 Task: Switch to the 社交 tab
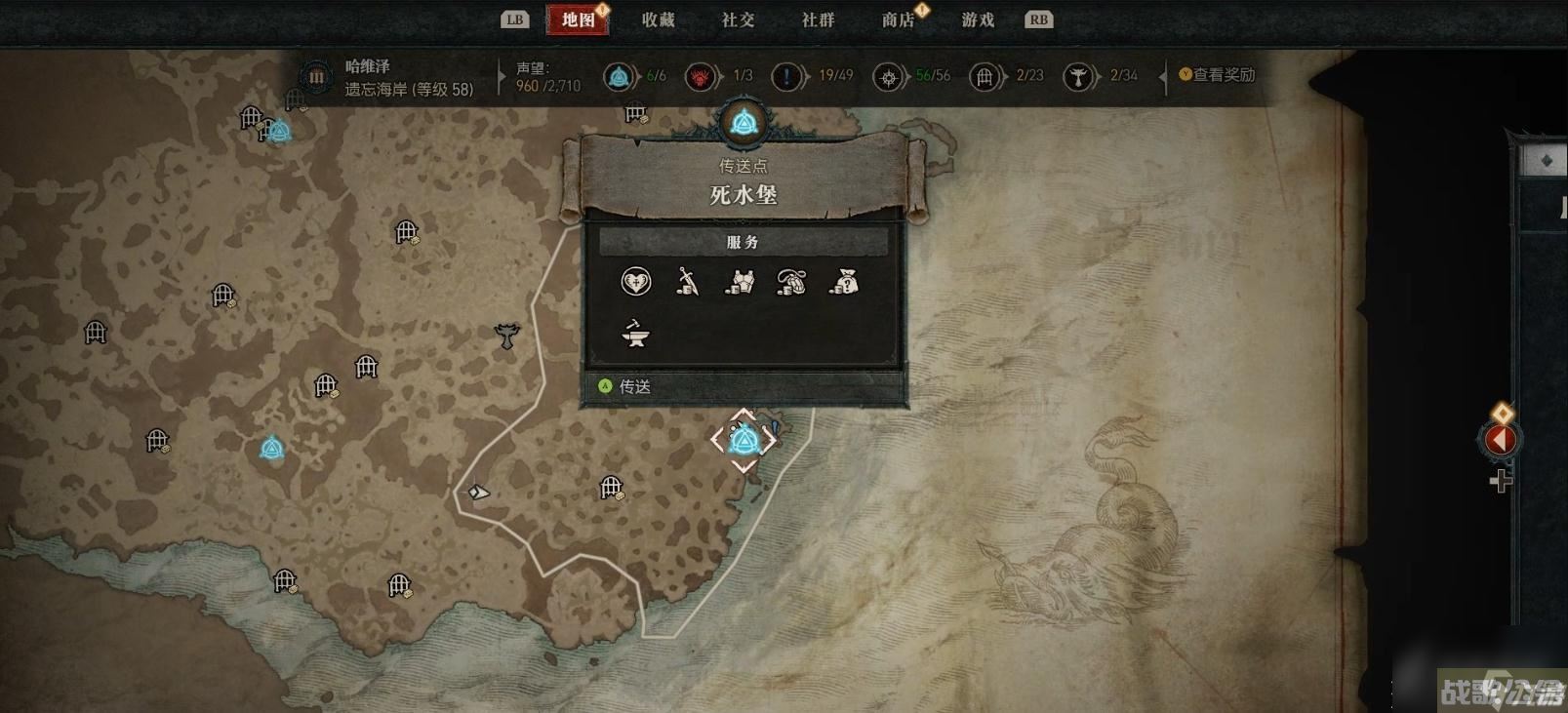[x=739, y=19]
